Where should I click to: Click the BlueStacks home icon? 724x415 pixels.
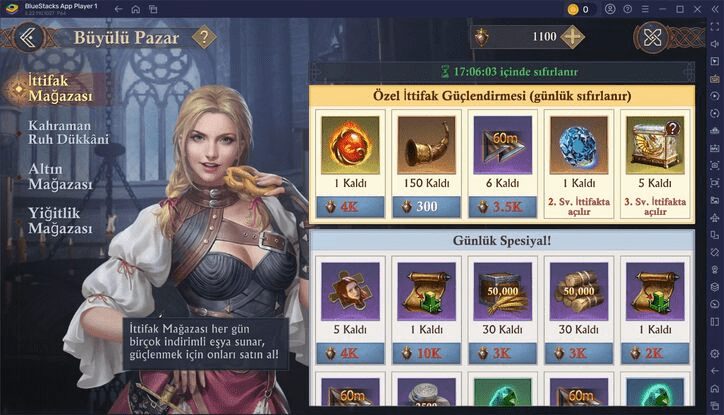135,9
